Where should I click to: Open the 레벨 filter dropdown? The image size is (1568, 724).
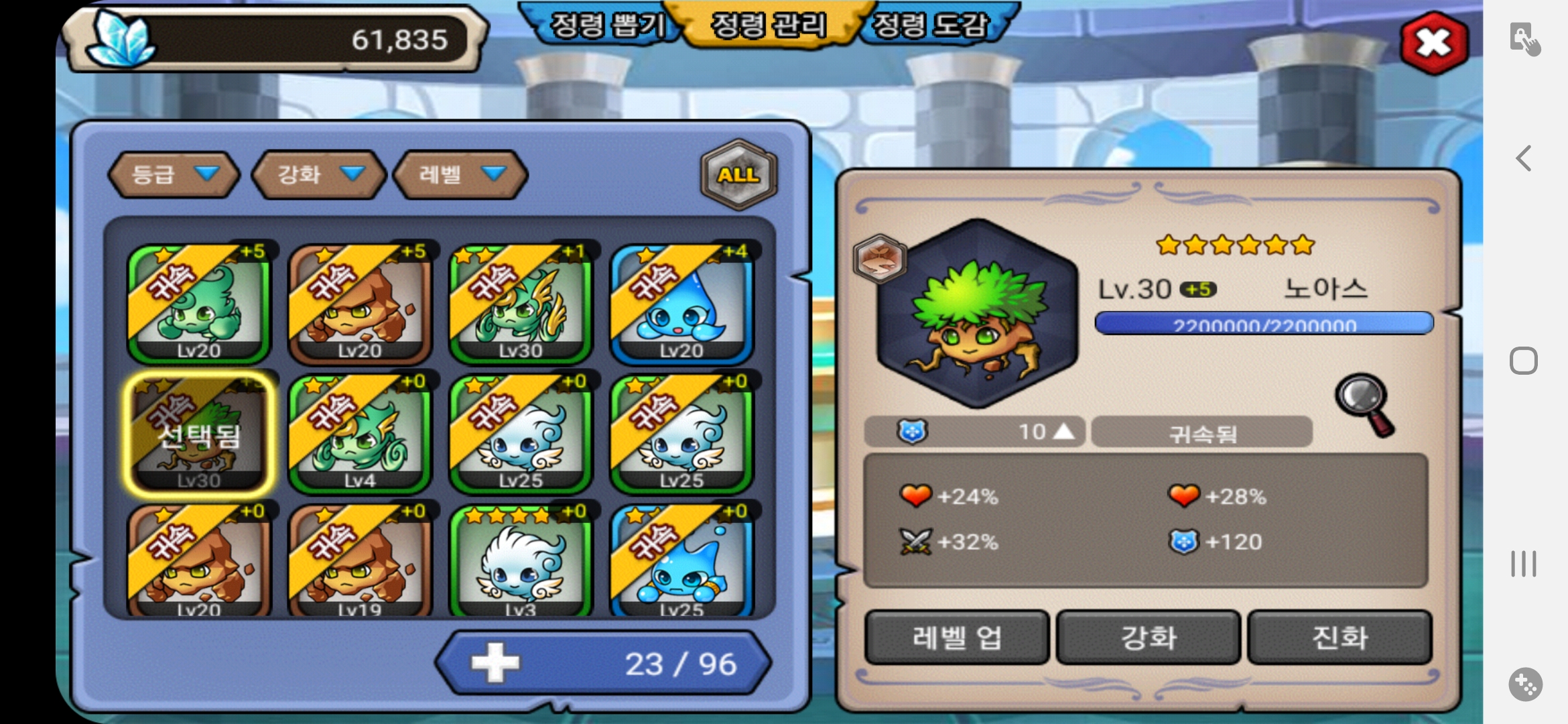click(460, 174)
